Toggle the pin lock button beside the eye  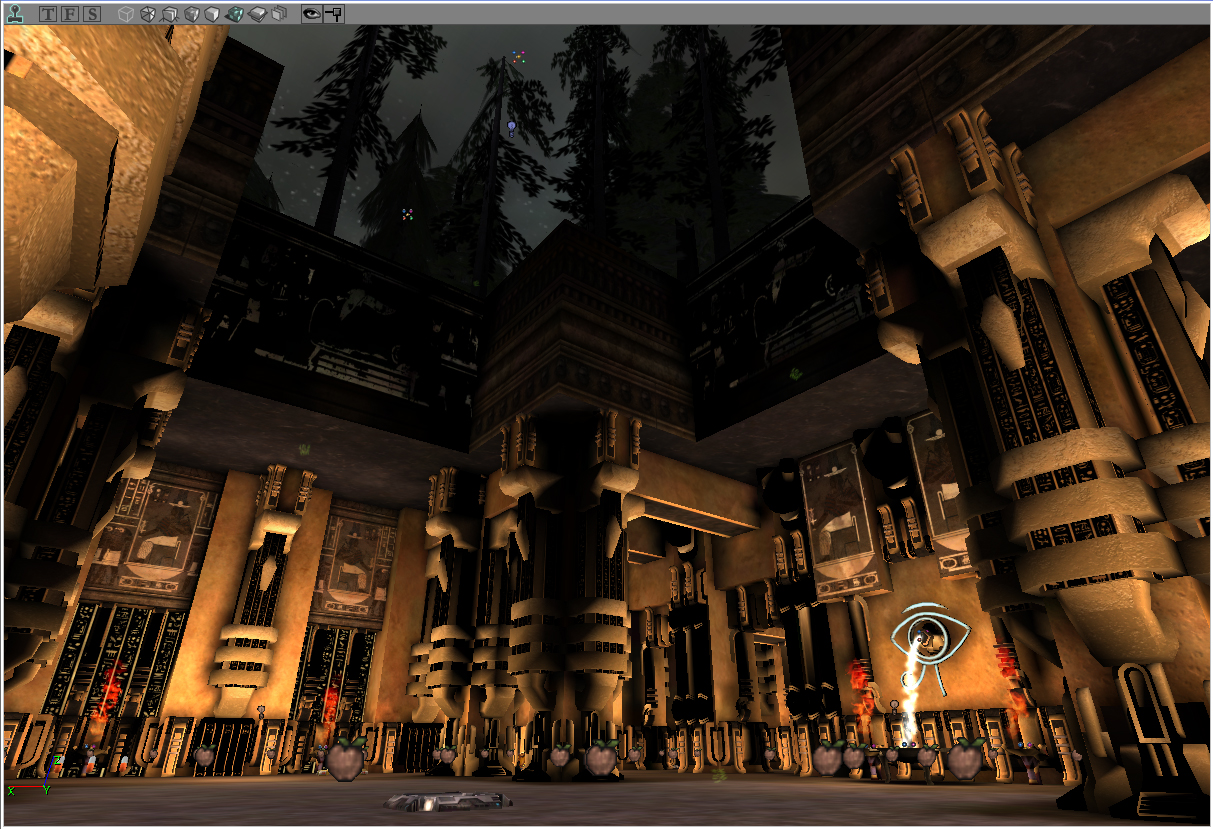(x=334, y=14)
